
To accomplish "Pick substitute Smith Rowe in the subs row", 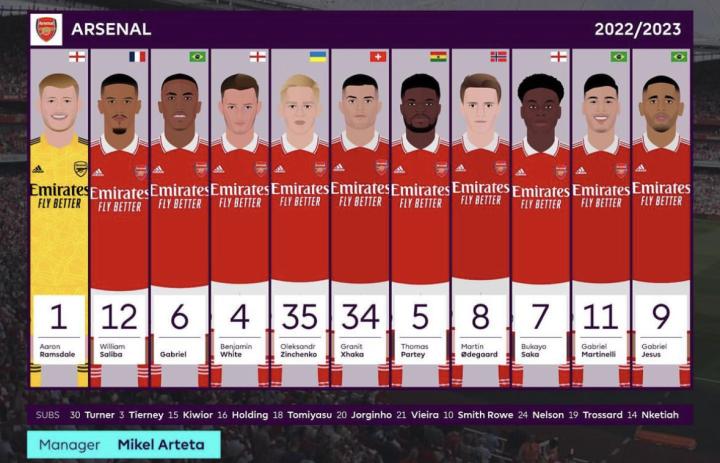I will (x=484, y=415).
